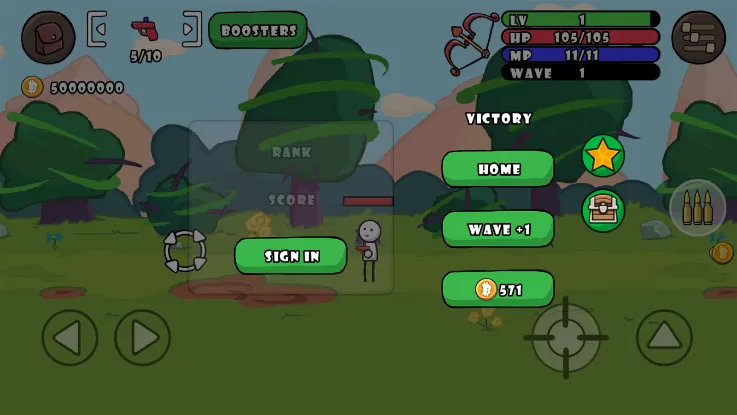This screenshot has width=737, height=415.
Task: Go to Home from victory screen
Action: click(498, 169)
